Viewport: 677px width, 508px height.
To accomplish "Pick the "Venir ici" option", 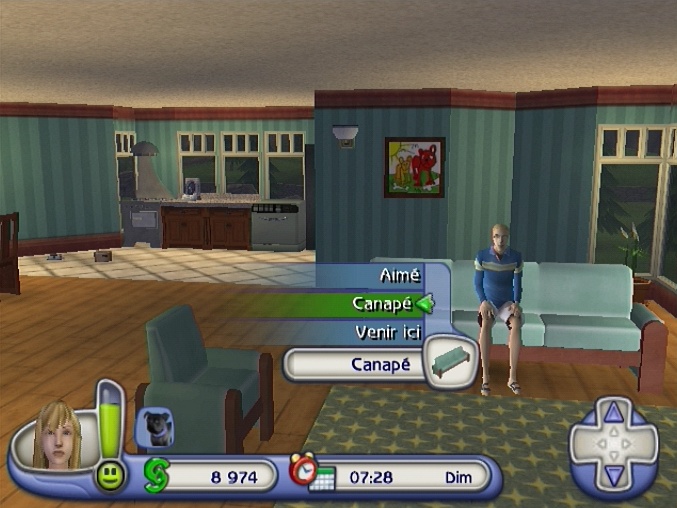I will (x=388, y=332).
